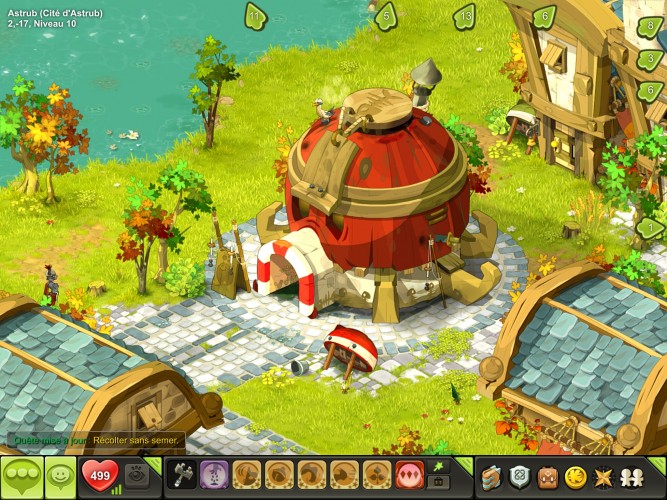This screenshot has width=667, height=500.
Task: Select the leaf marker numbered 5
Action: pyautogui.click(x=385, y=16)
